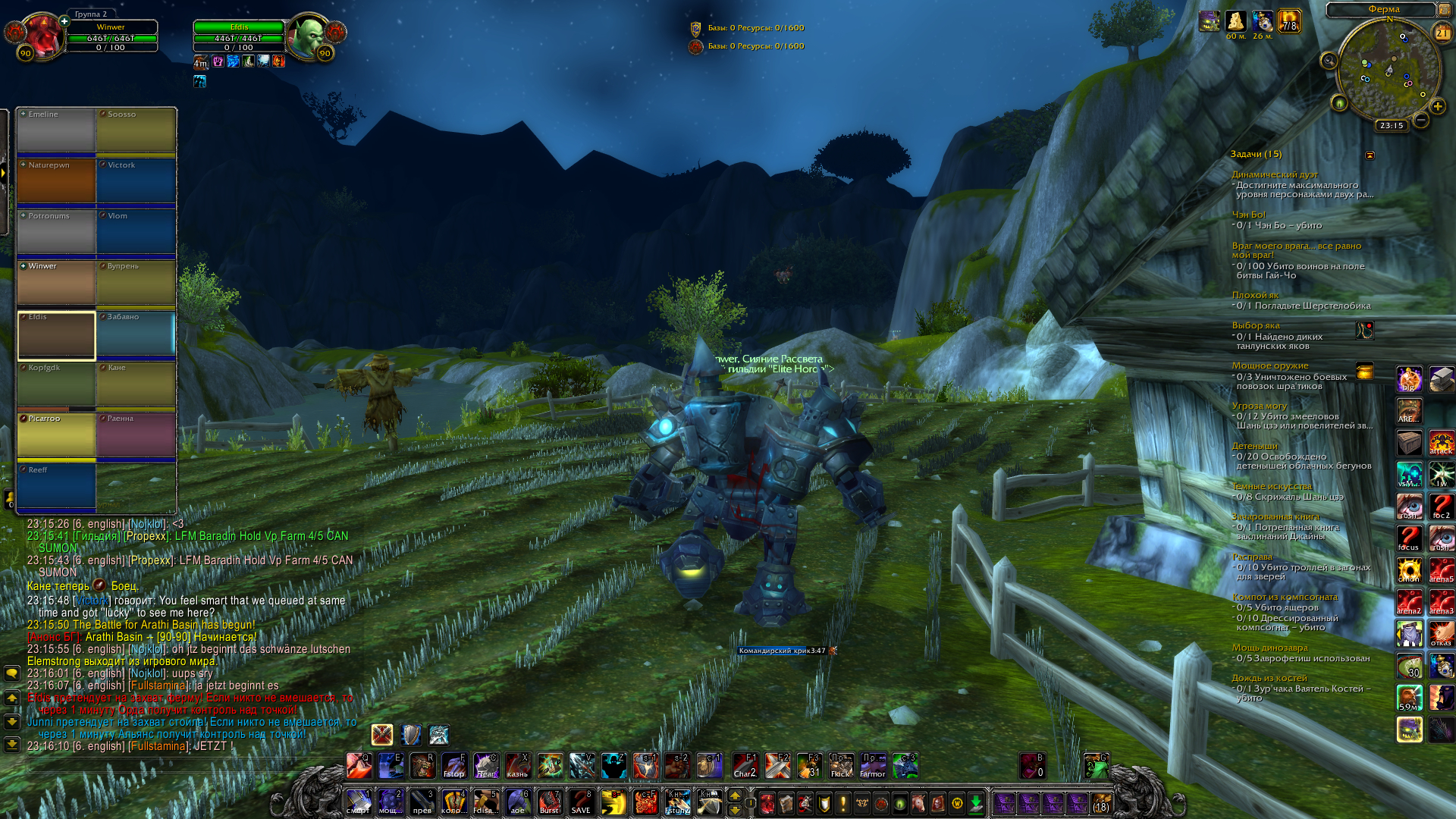Image resolution: width=1456 pixels, height=819 pixels.
Task: Click the Efdis target portrait
Action: 308,36
